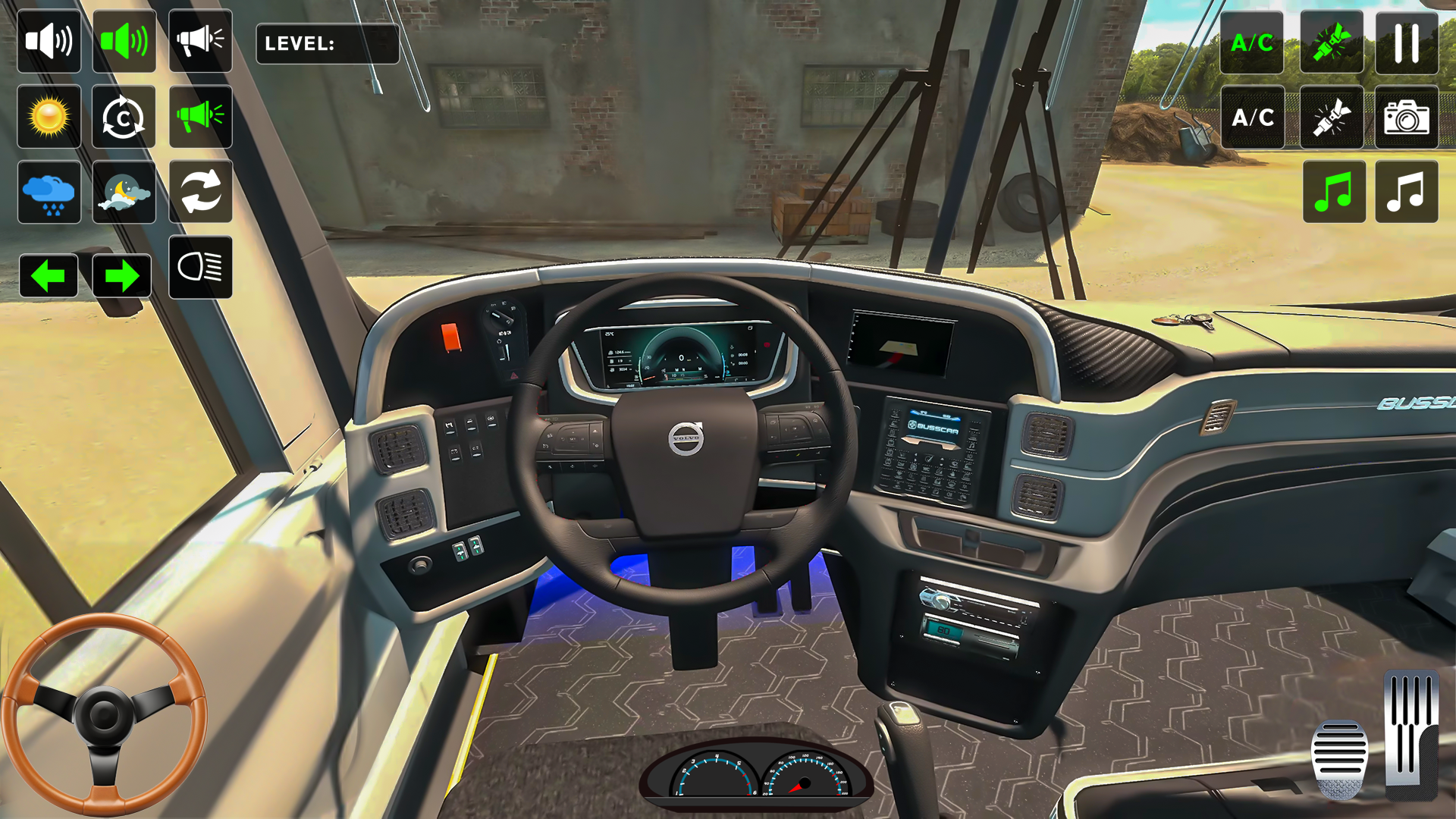Activate the right turn signal arrow
Image resolution: width=1456 pixels, height=819 pixels.
[x=124, y=276]
